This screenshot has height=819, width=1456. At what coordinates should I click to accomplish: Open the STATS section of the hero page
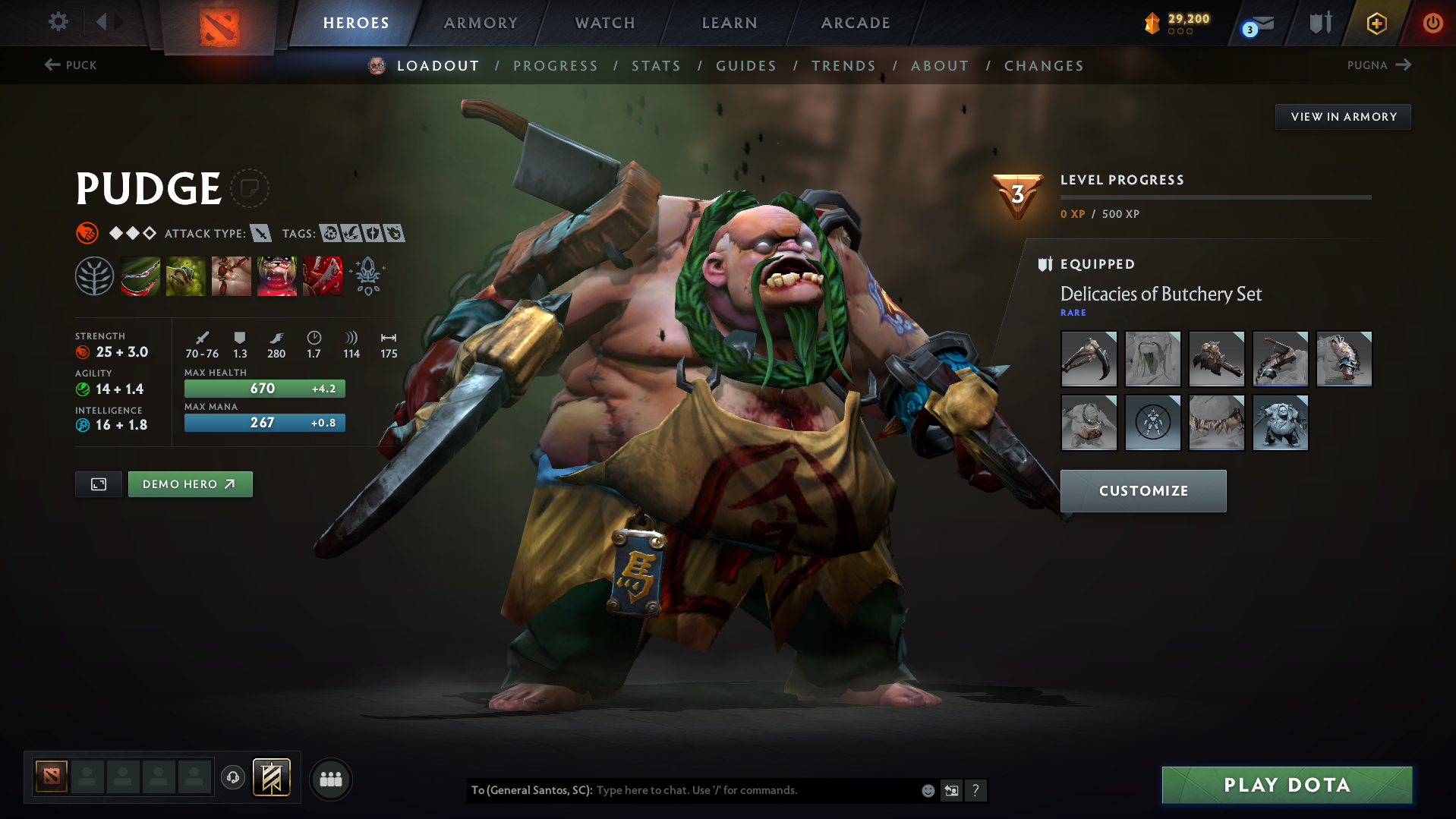(x=656, y=65)
